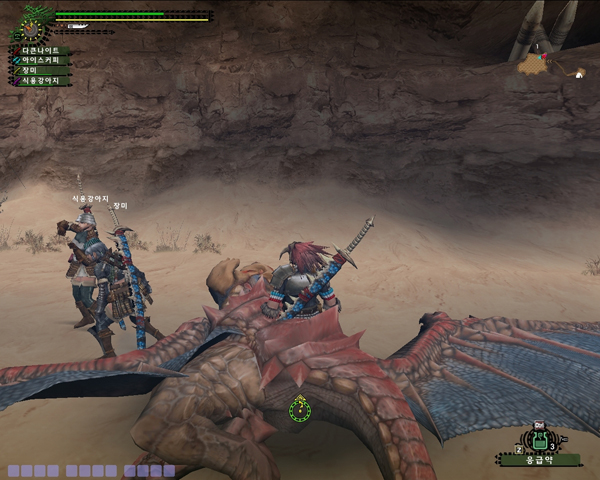Viewport: 600px width, 480px height.
Task: Use the green potion item icon
Action: (540, 440)
